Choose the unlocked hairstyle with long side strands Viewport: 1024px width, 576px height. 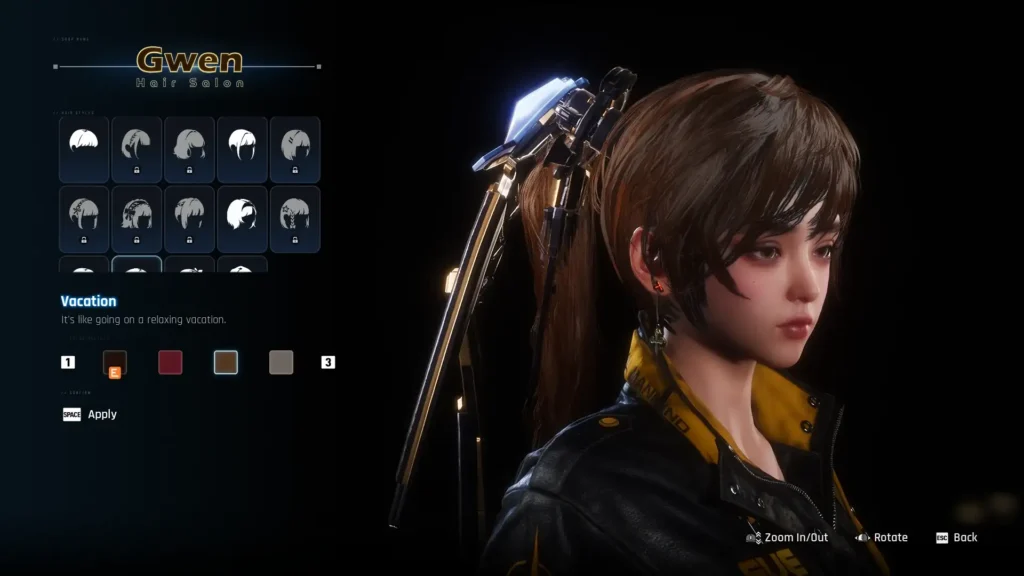click(242, 149)
